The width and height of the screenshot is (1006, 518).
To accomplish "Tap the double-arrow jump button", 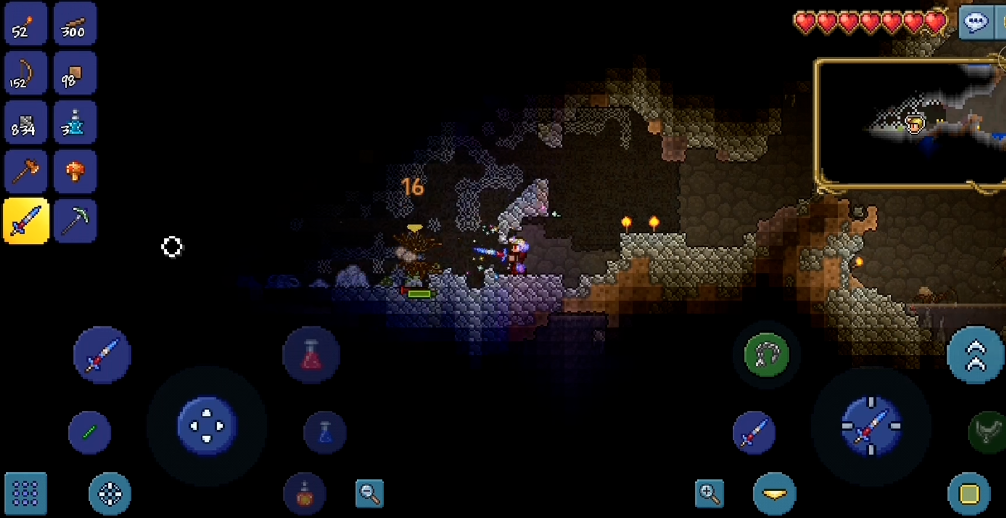I will click(x=976, y=354).
